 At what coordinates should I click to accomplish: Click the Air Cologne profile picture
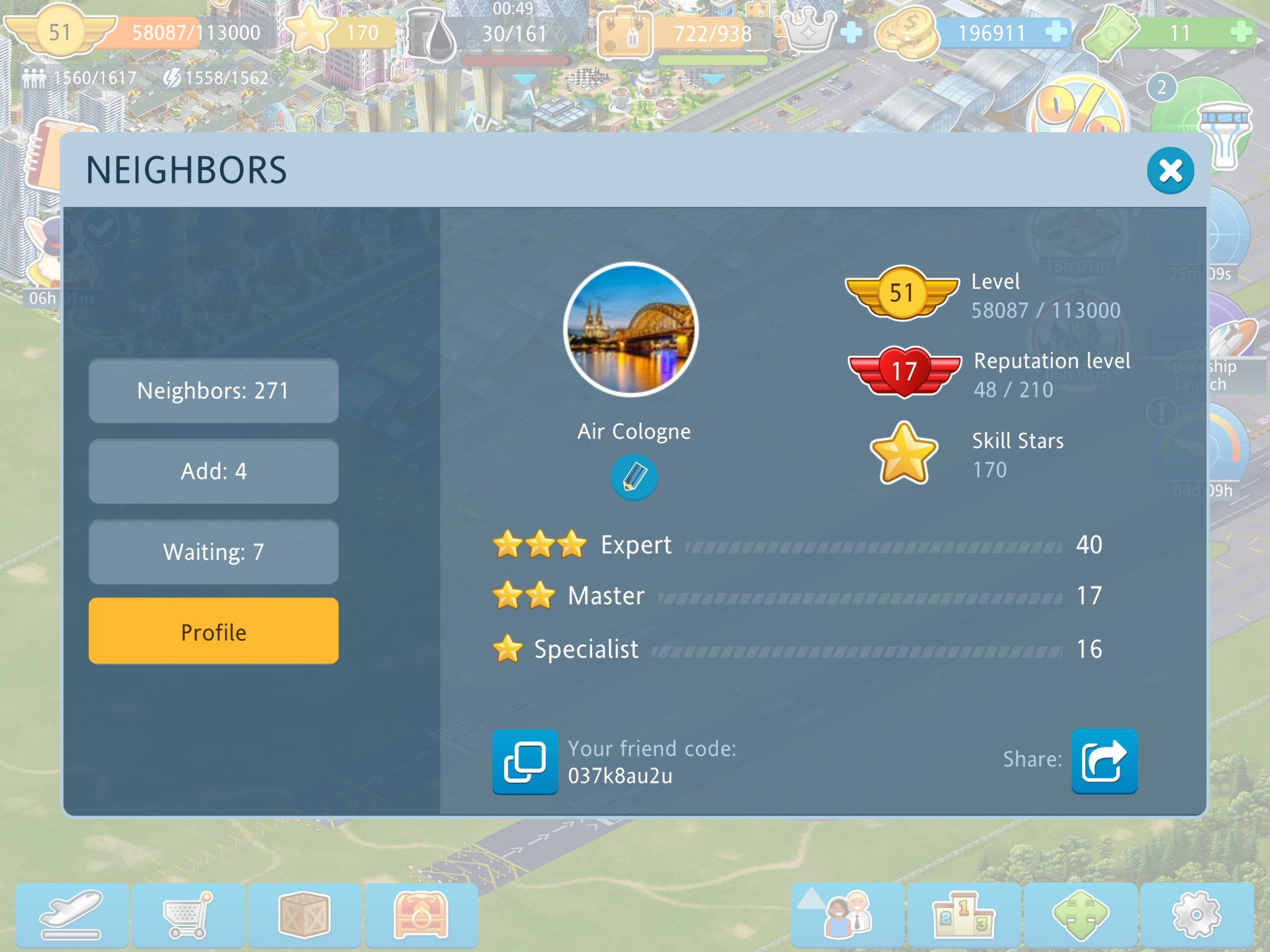pyautogui.click(x=631, y=330)
